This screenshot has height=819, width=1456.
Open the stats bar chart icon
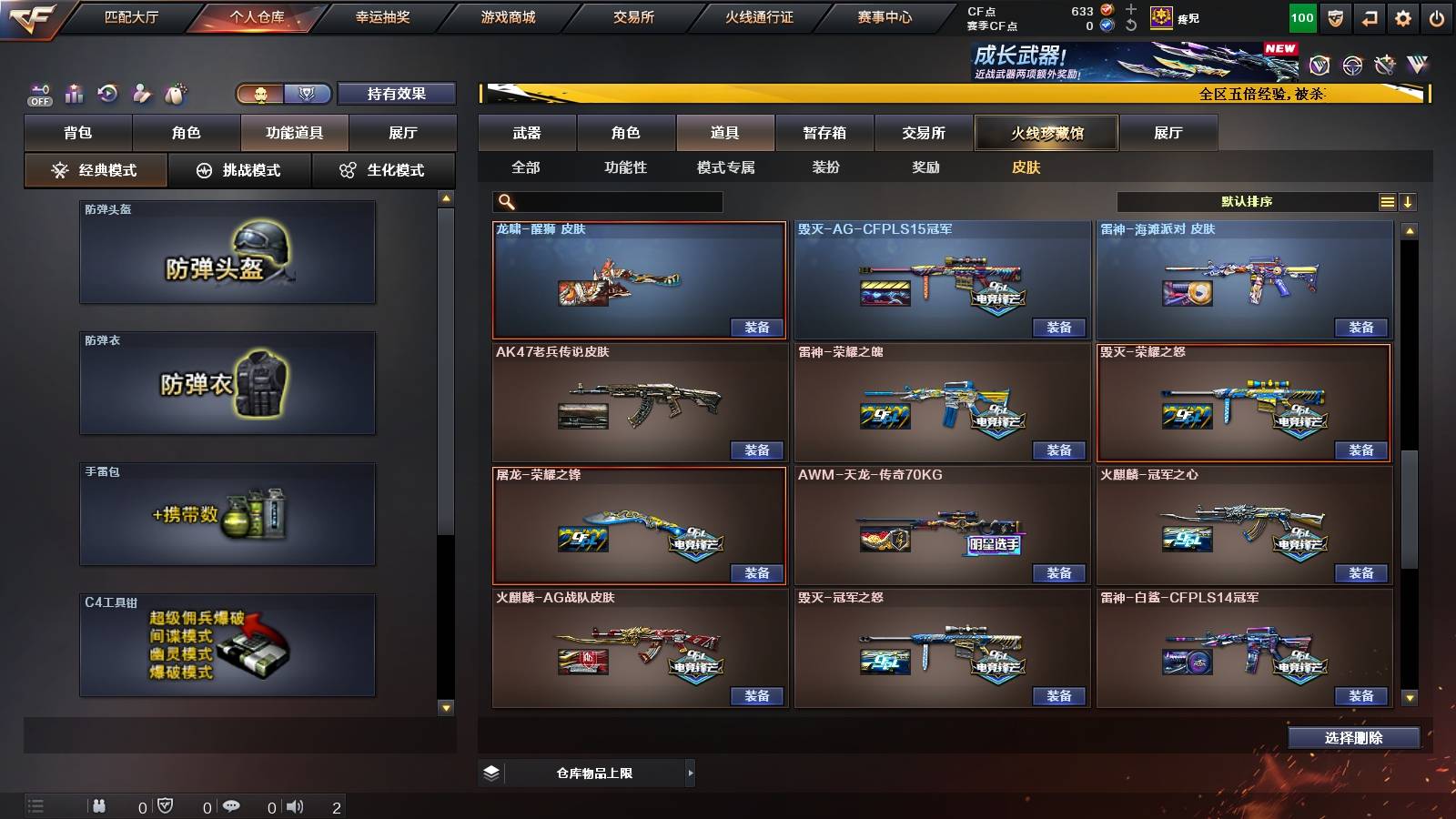pos(75,93)
